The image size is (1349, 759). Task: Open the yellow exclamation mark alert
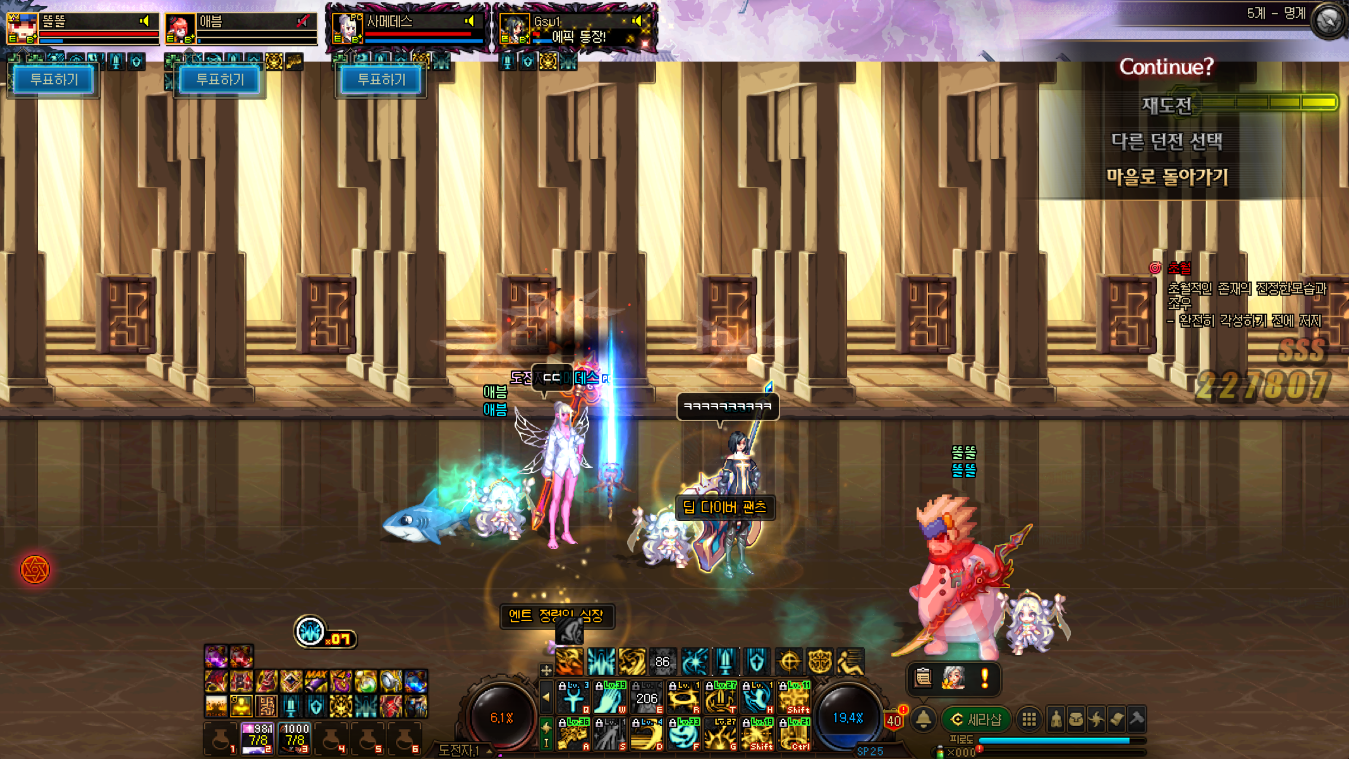coord(985,679)
